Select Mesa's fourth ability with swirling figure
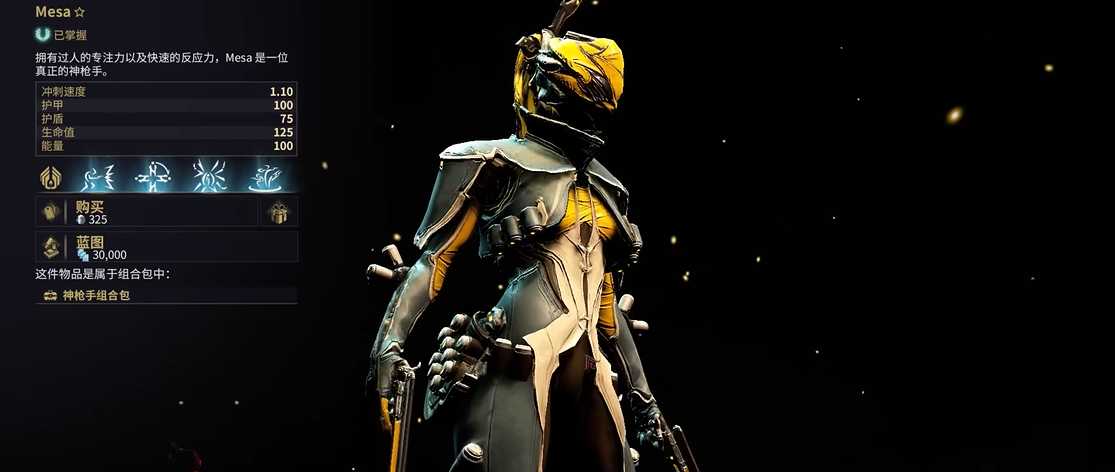The width and height of the screenshot is (1115, 472). [x=267, y=177]
